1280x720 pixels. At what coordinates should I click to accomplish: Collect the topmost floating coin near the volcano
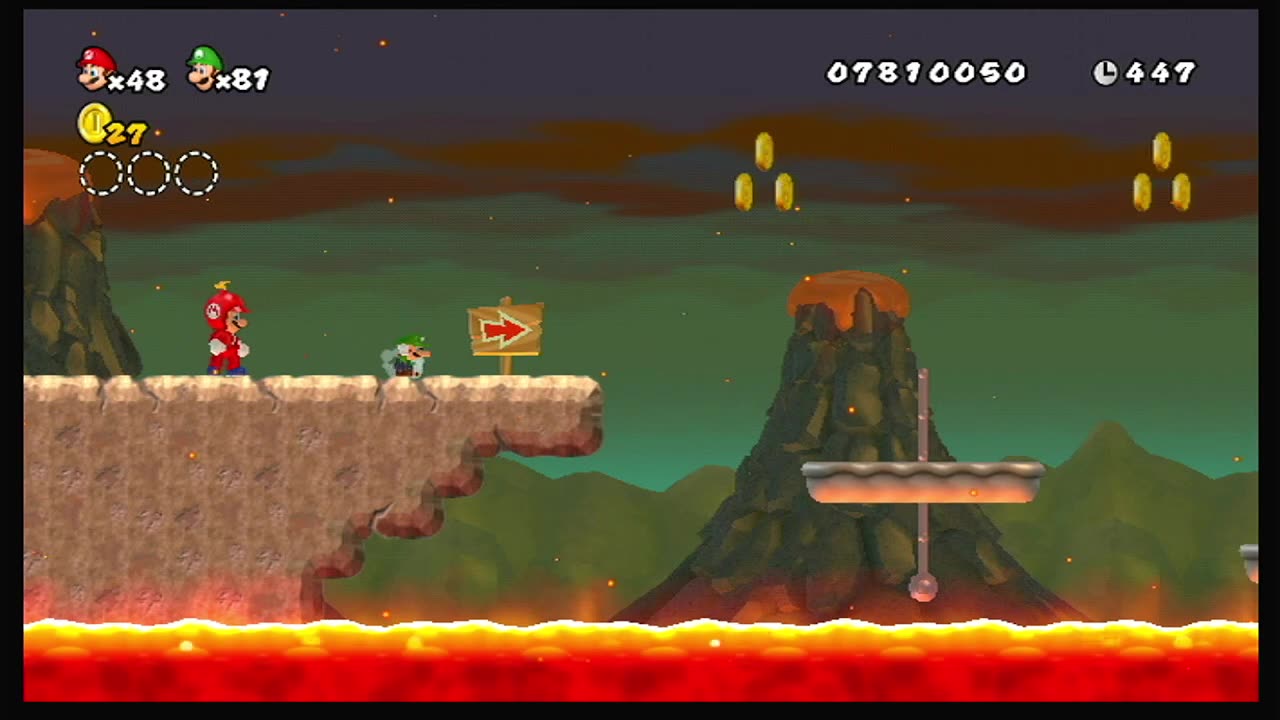click(x=762, y=150)
